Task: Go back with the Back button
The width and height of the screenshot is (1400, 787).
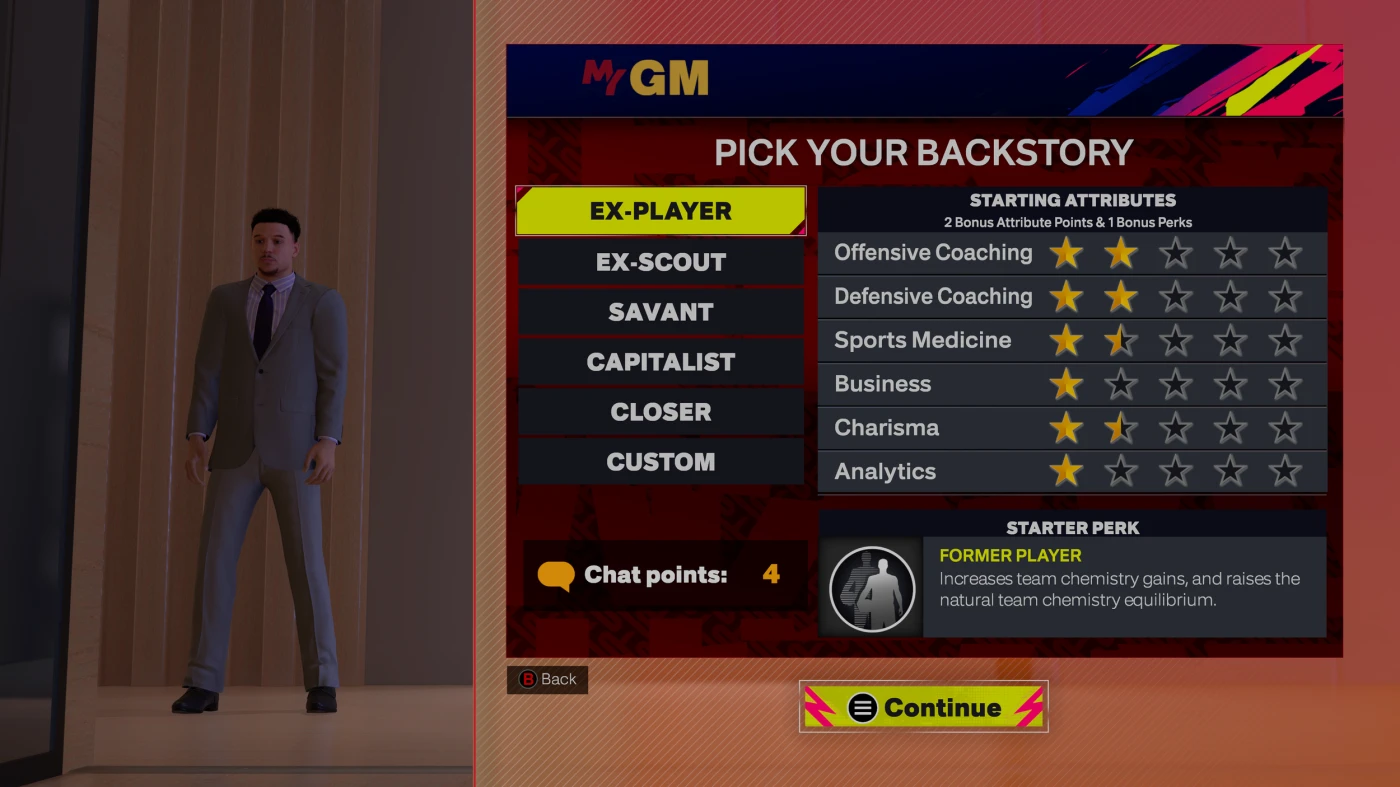Action: pyautogui.click(x=548, y=679)
